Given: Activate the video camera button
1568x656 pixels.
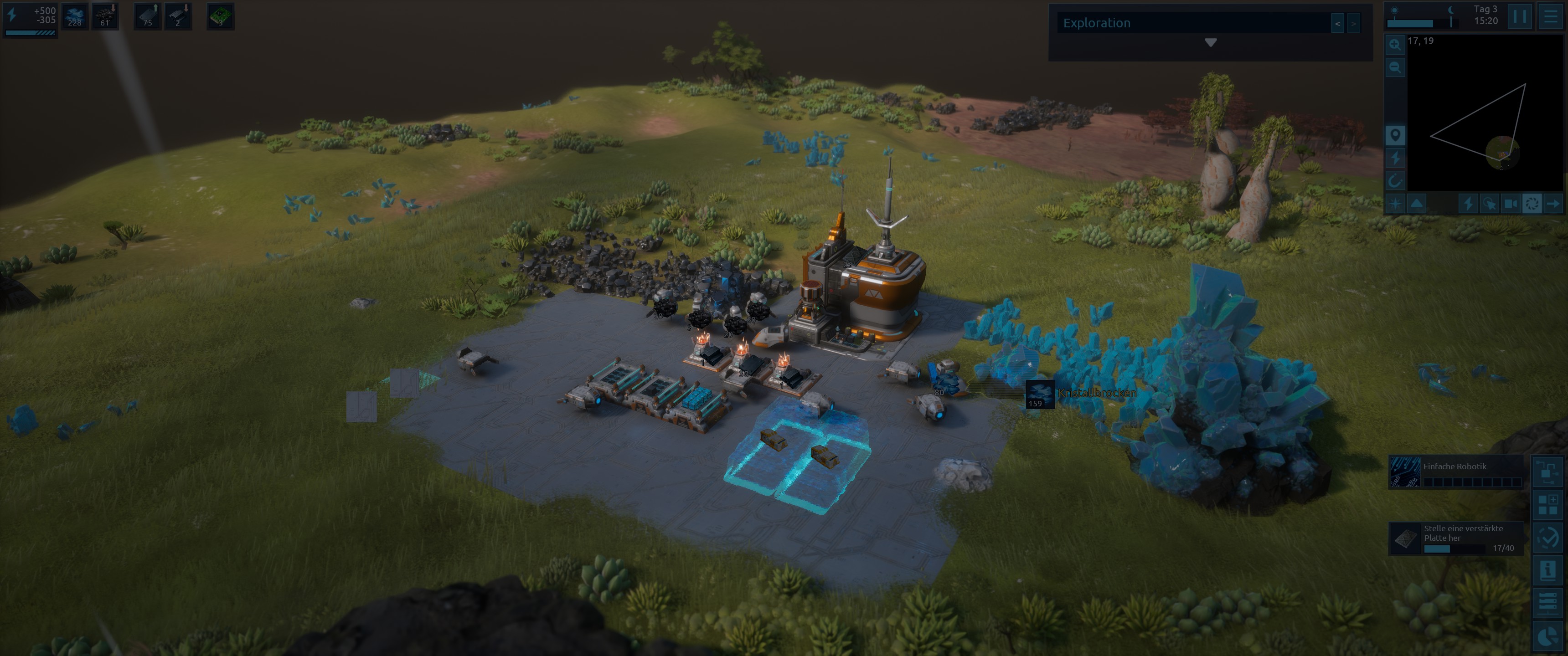Looking at the screenshot, I should (1510, 203).
